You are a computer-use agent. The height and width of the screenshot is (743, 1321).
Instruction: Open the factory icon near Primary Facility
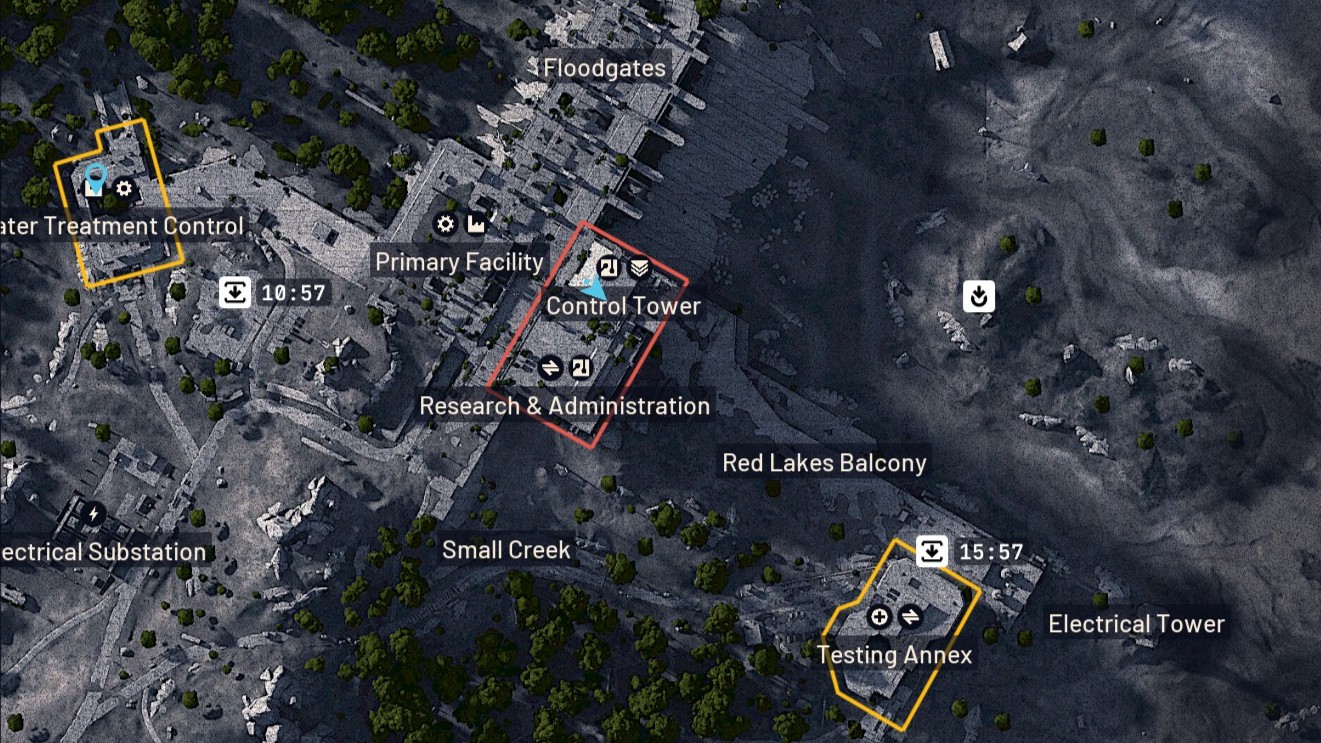(477, 224)
